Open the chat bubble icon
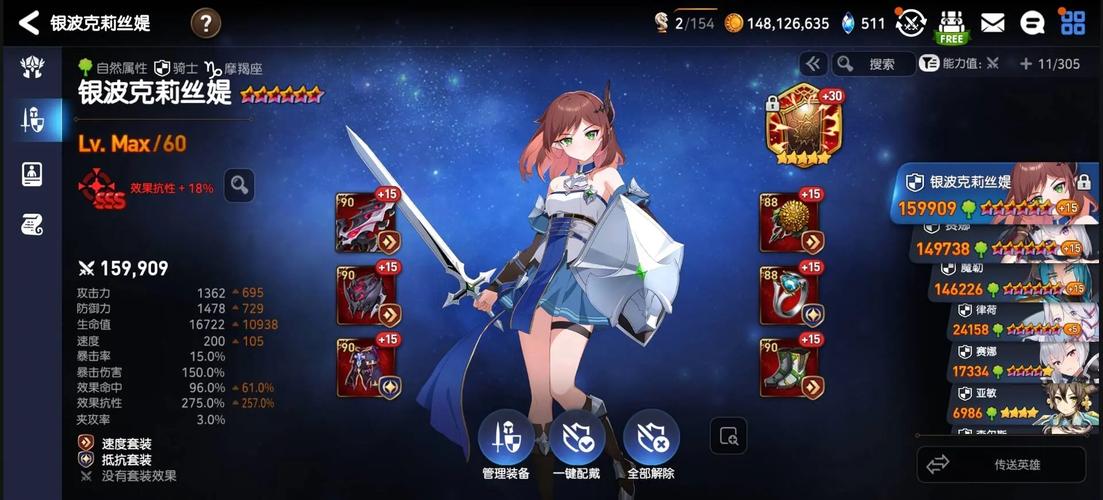Viewport: 1103px width, 500px height. click(1032, 22)
